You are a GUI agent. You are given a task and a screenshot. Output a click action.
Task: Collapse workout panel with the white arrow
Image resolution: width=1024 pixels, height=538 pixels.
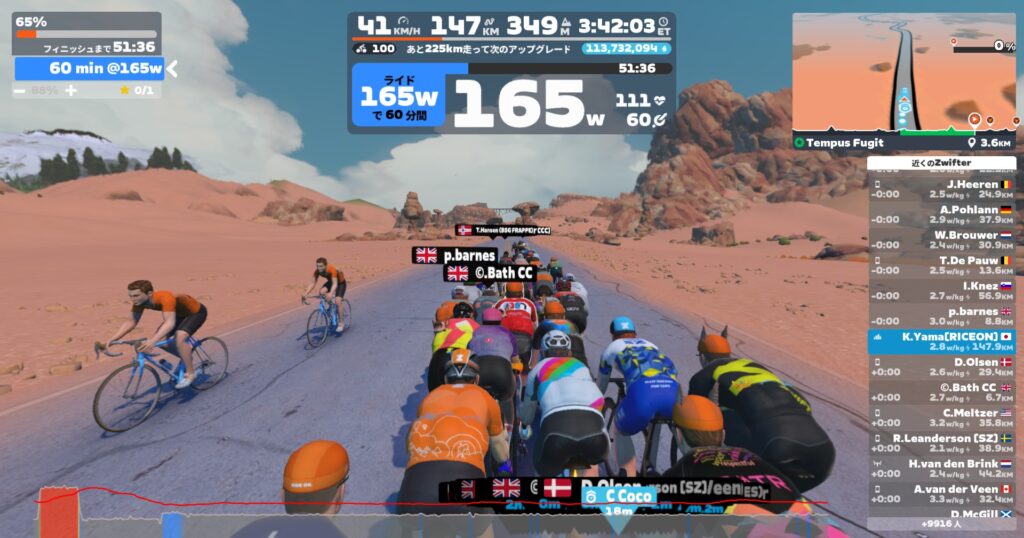(172, 68)
